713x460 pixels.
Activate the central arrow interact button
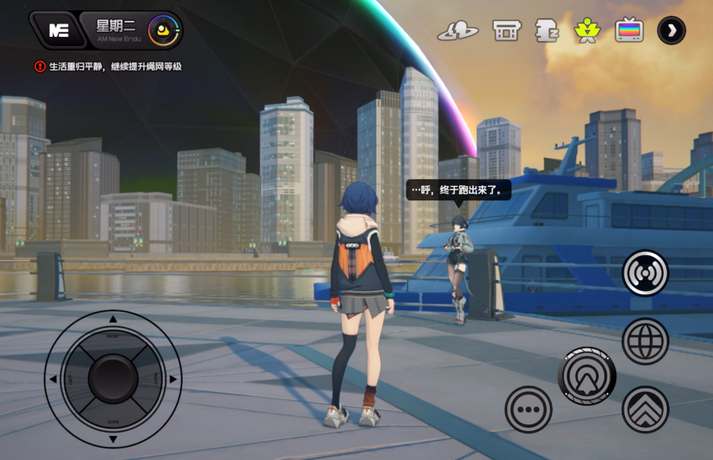(587, 376)
